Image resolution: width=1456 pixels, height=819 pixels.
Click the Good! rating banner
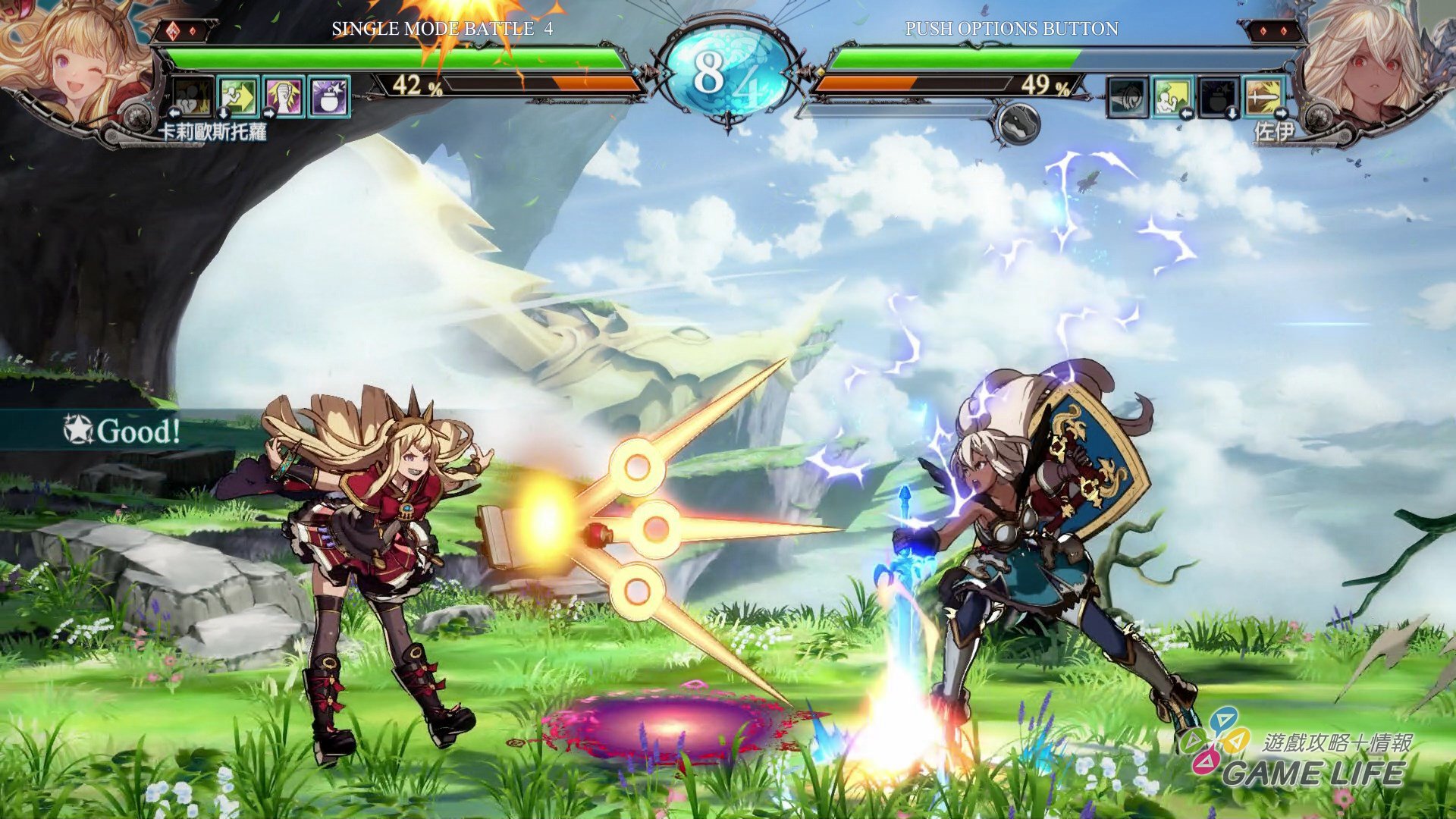121,431
